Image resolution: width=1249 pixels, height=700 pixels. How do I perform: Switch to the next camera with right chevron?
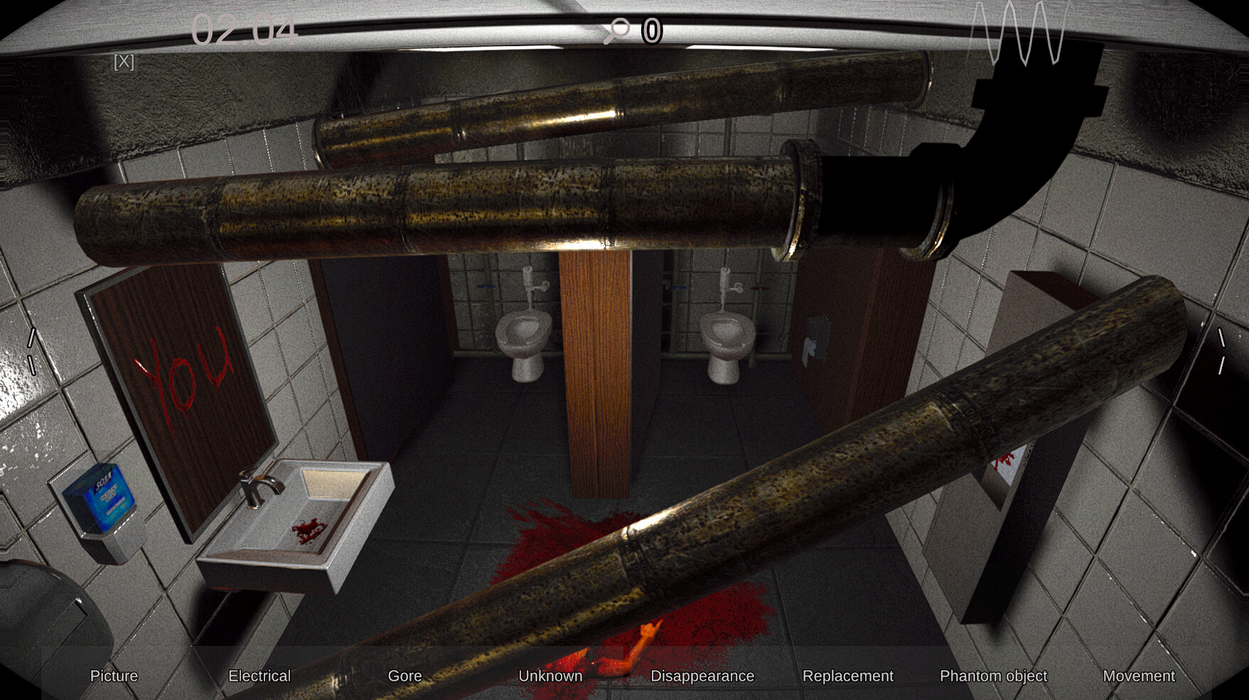pyautogui.click(x=1221, y=351)
